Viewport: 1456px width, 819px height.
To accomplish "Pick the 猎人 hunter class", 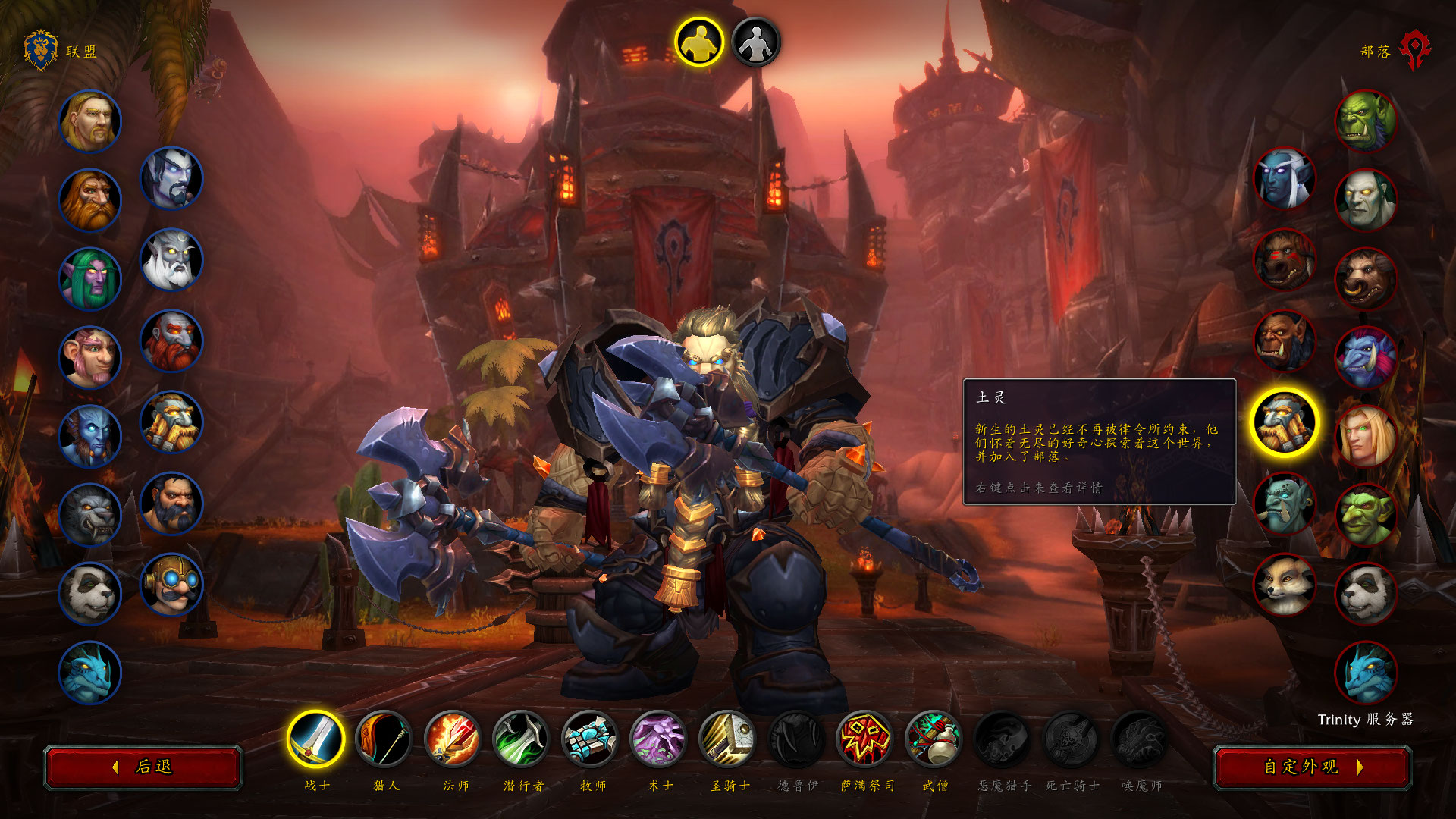I will point(384,739).
